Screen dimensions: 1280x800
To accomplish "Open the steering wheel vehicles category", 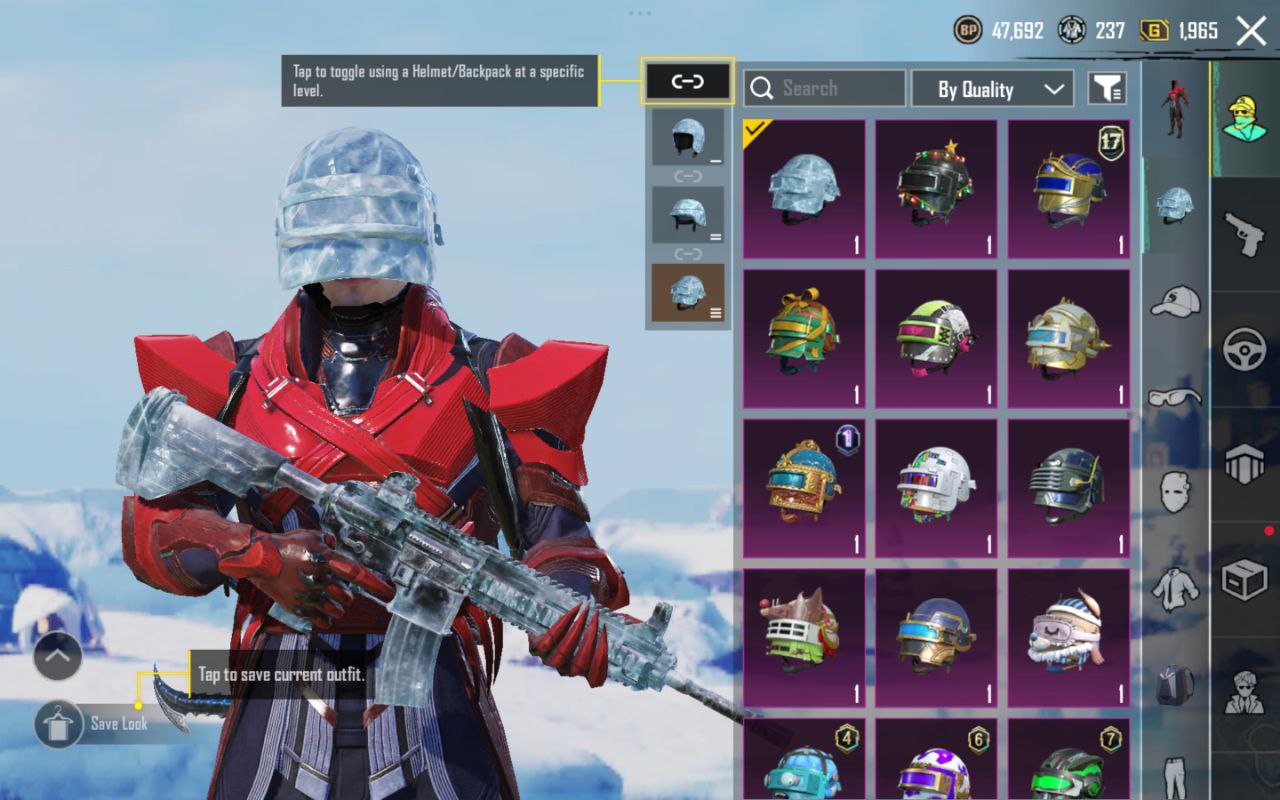I will tap(1245, 349).
